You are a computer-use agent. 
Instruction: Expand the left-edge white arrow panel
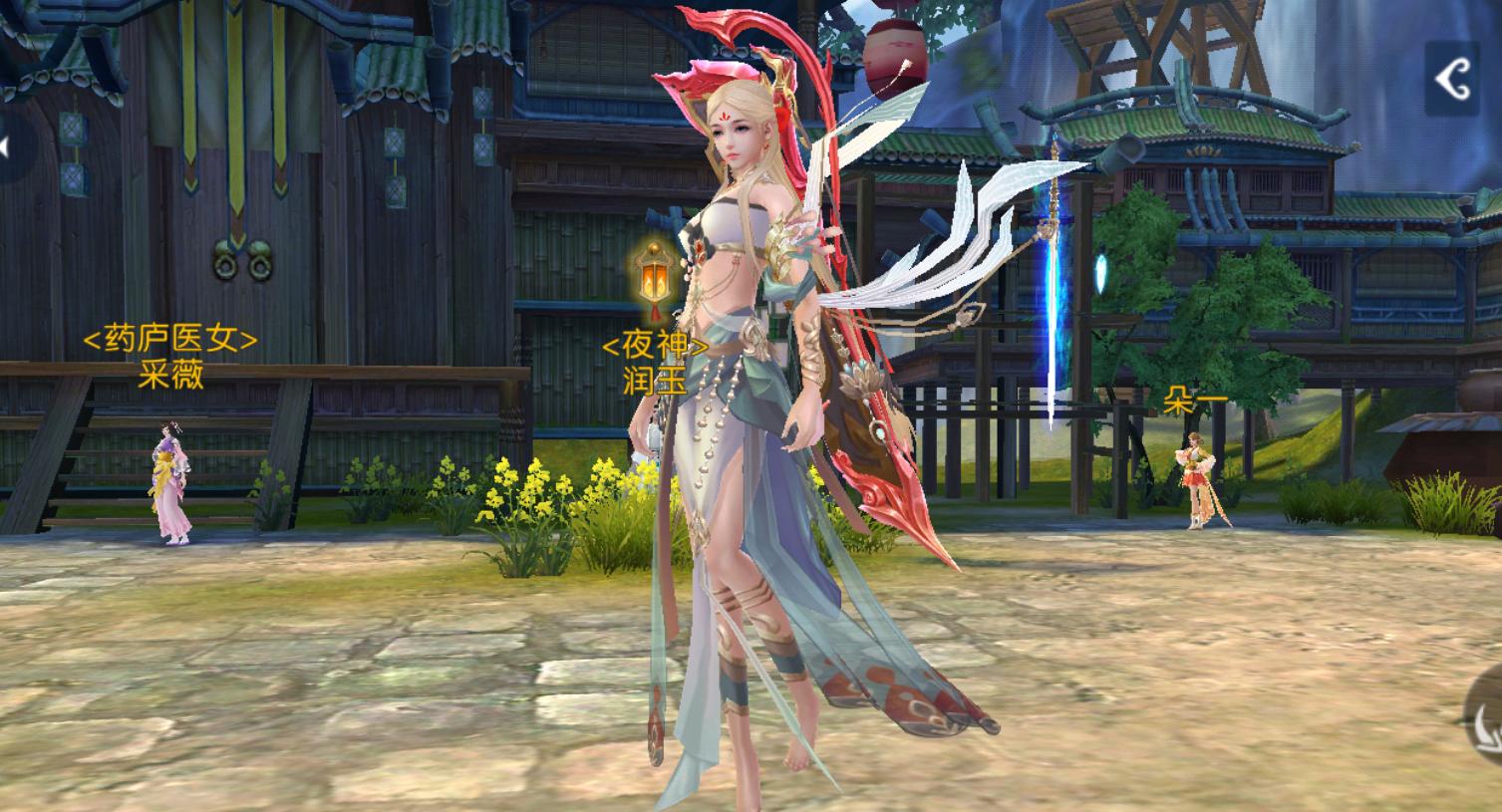click(x=8, y=148)
